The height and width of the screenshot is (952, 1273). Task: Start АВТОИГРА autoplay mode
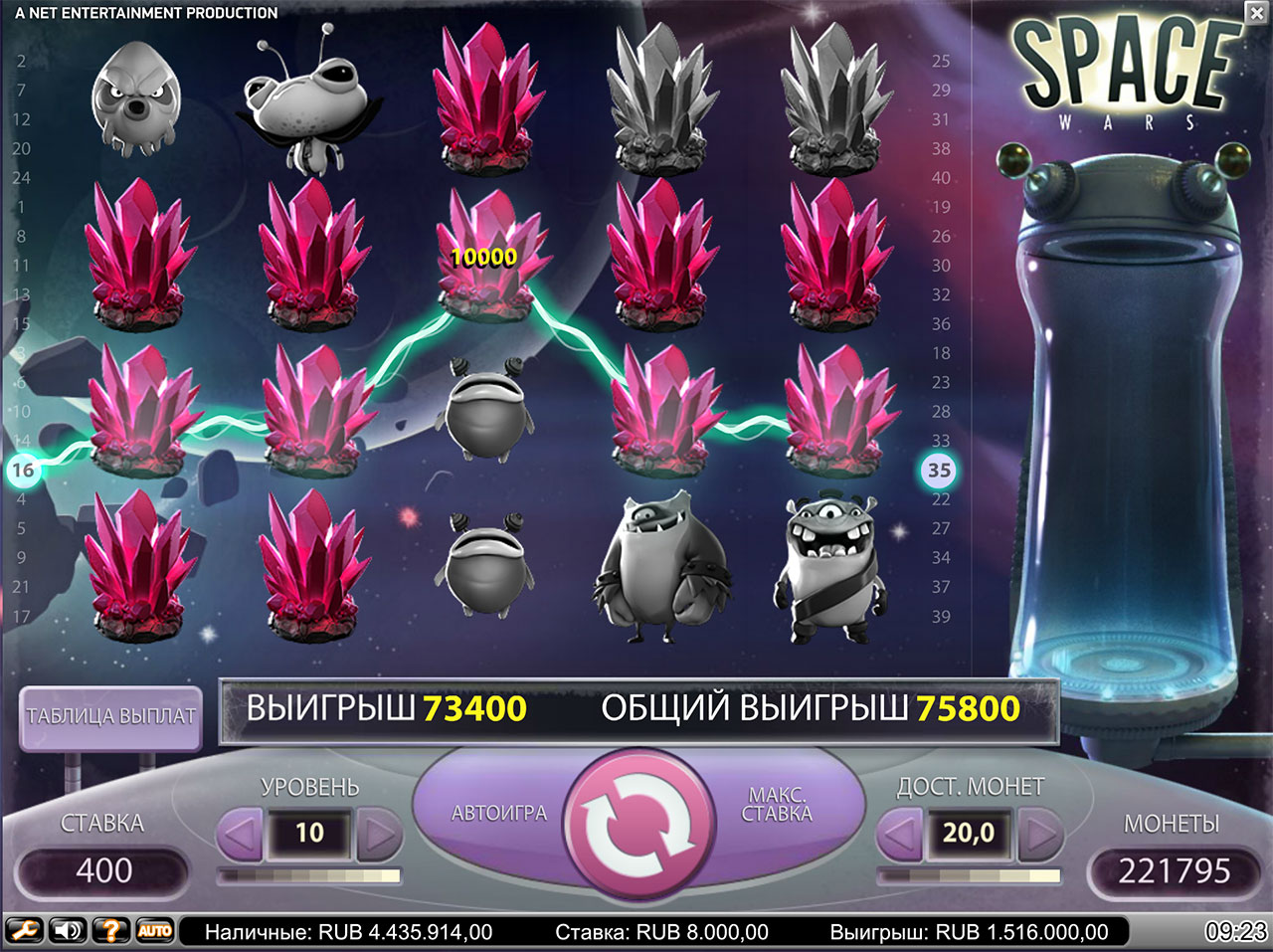498,813
